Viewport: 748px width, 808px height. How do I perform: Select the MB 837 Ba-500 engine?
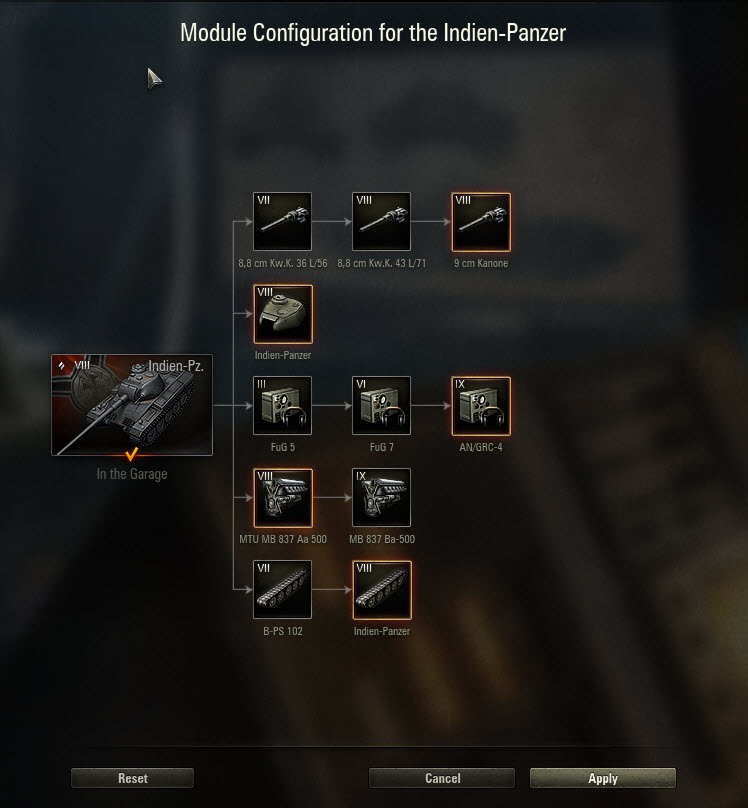(381, 498)
